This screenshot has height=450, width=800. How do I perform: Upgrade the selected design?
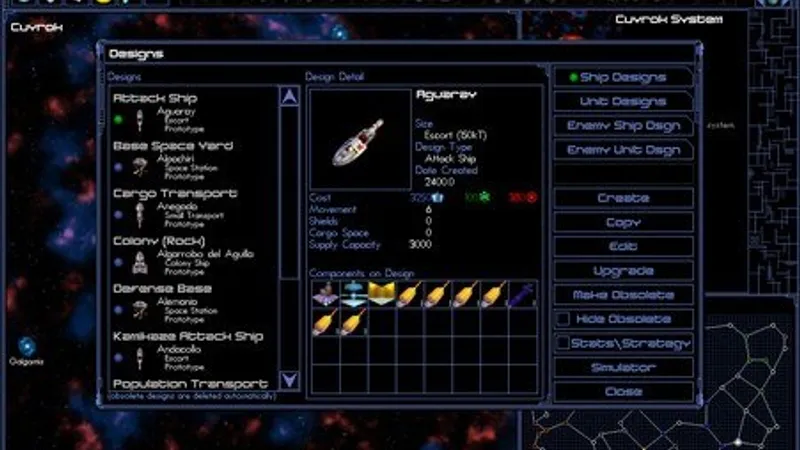[x=623, y=271]
